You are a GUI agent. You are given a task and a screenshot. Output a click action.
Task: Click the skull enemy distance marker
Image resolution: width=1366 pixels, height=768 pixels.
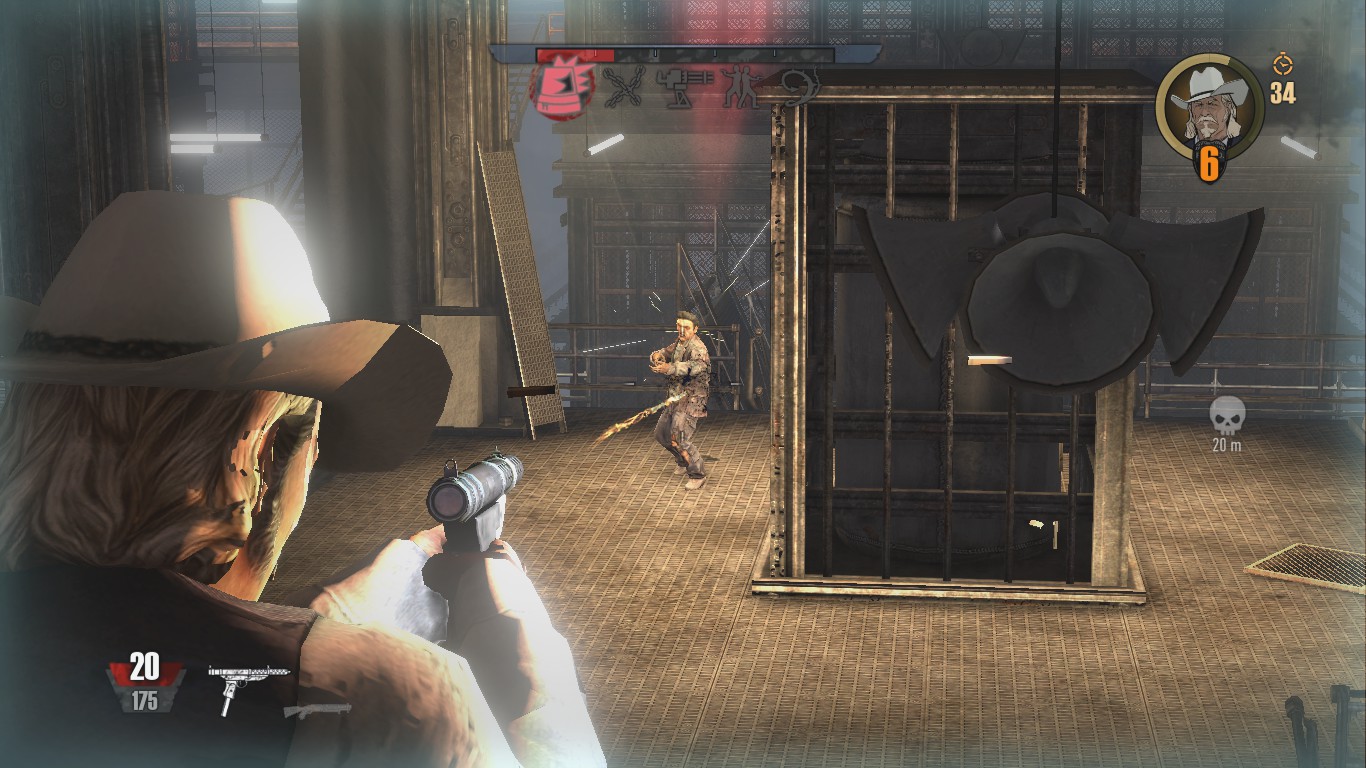click(x=1226, y=415)
